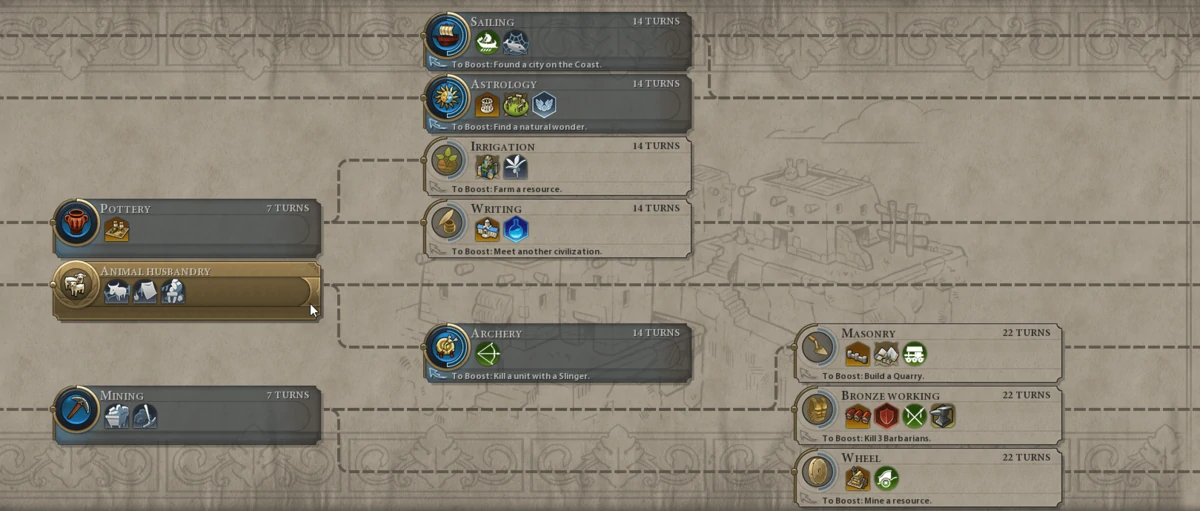Select the Pottery technology
This screenshot has height=511, width=1200.
(187, 229)
